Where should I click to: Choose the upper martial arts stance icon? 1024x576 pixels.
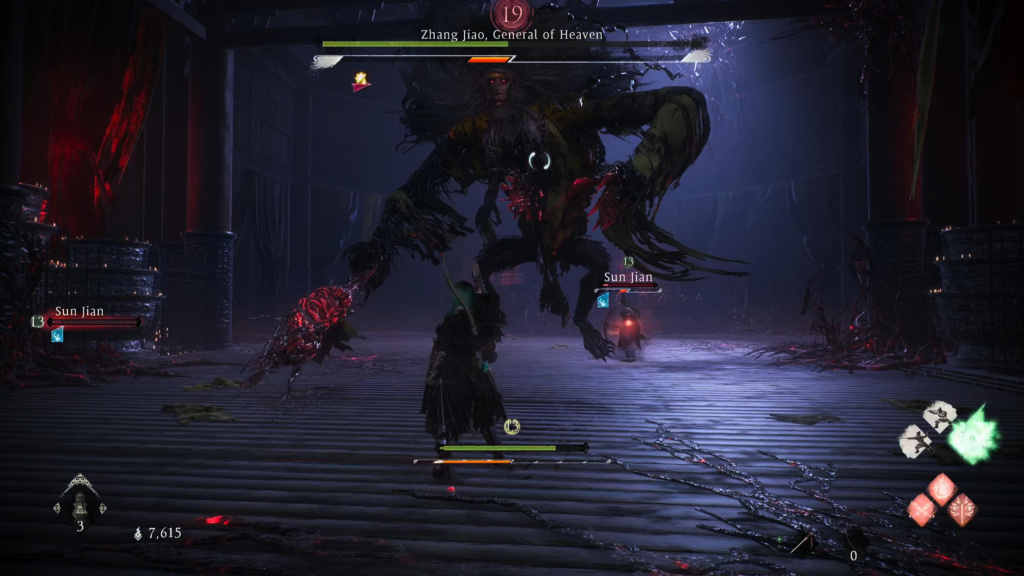(939, 416)
